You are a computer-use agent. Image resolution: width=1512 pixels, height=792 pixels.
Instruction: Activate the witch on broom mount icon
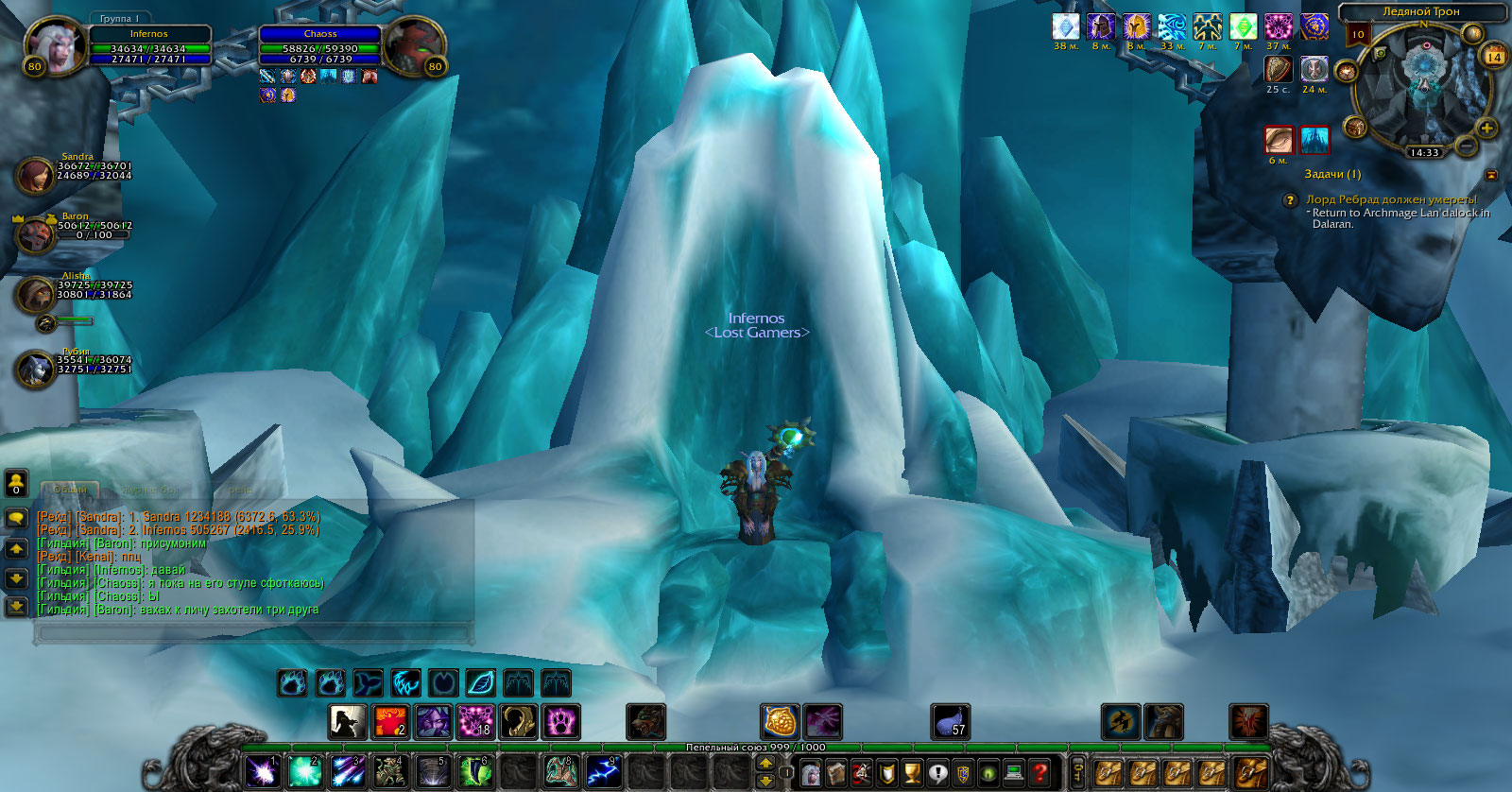click(x=1121, y=722)
